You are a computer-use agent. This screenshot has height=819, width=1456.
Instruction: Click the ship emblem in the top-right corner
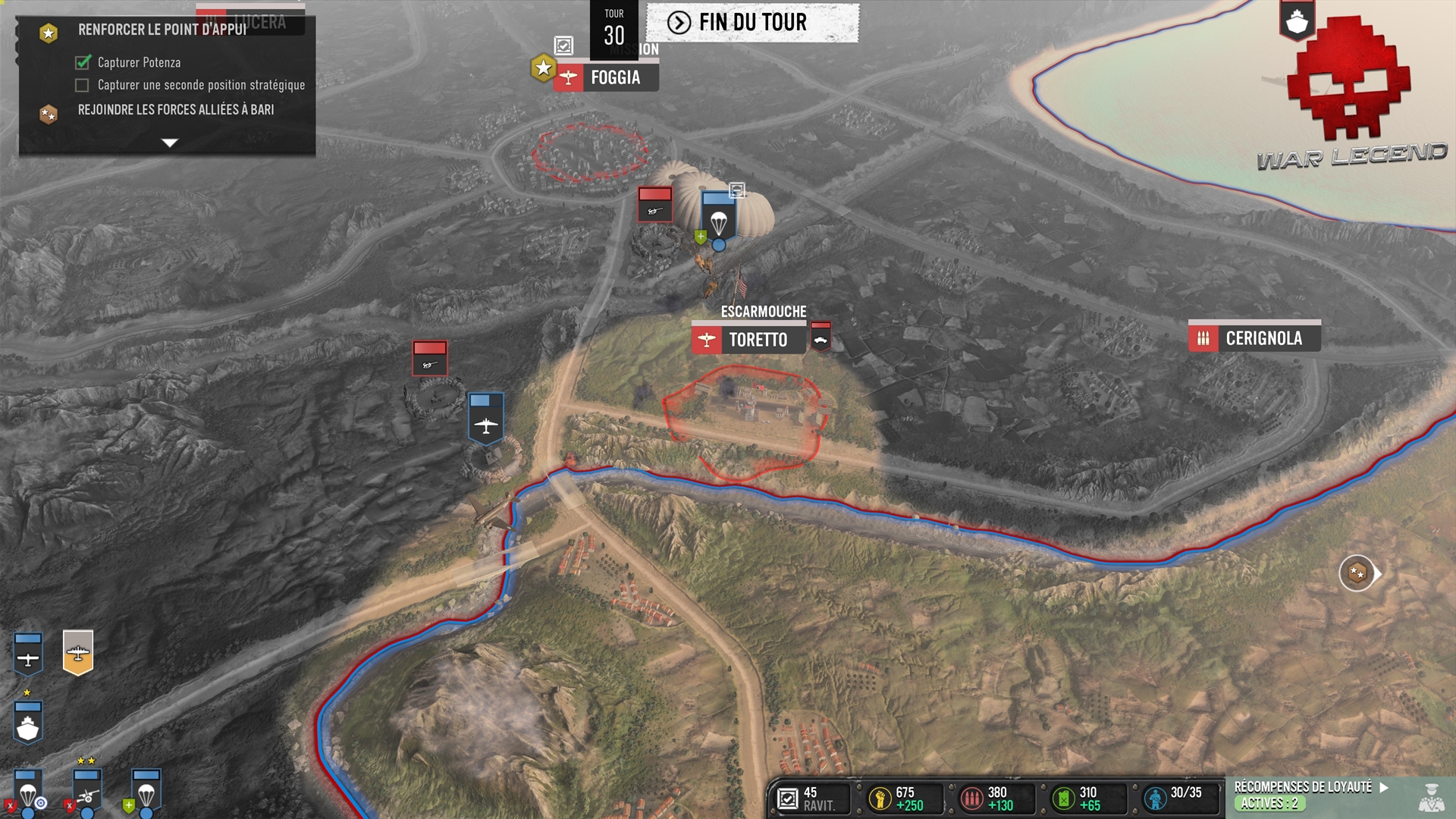click(1297, 21)
